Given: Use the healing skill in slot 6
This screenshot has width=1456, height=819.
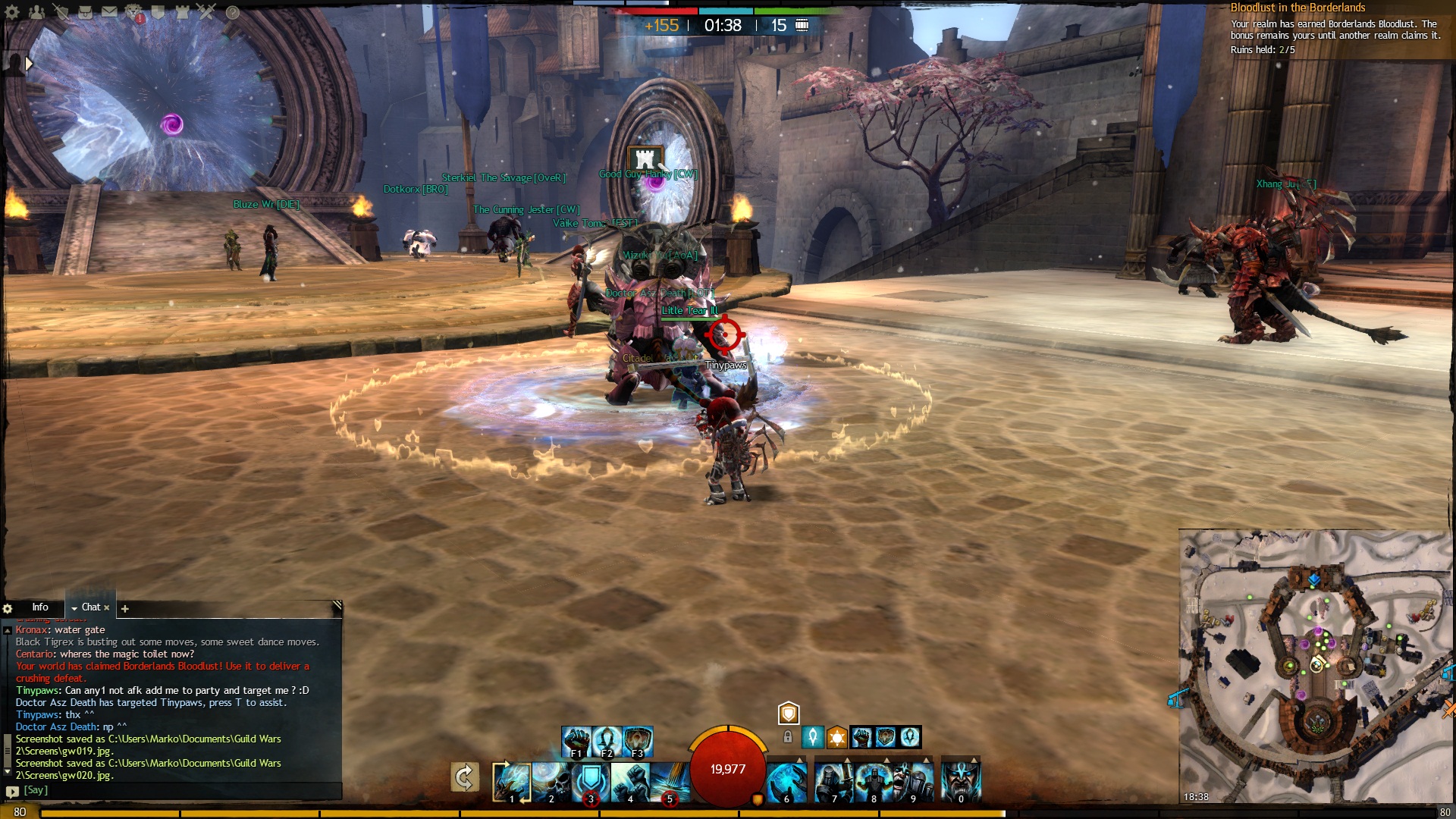Looking at the screenshot, I should 786,781.
